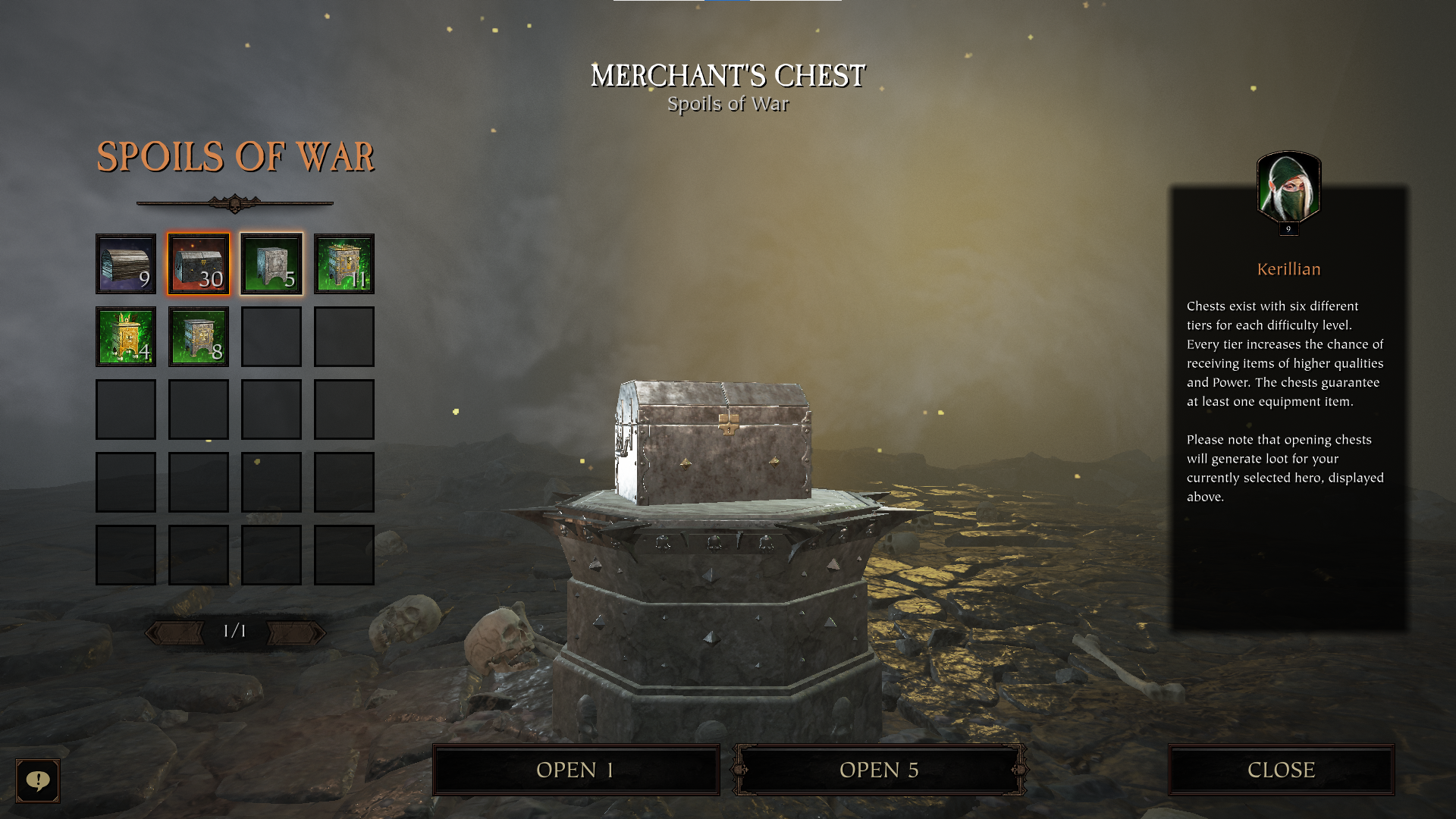Select the golden chest stack showing 4

(126, 337)
